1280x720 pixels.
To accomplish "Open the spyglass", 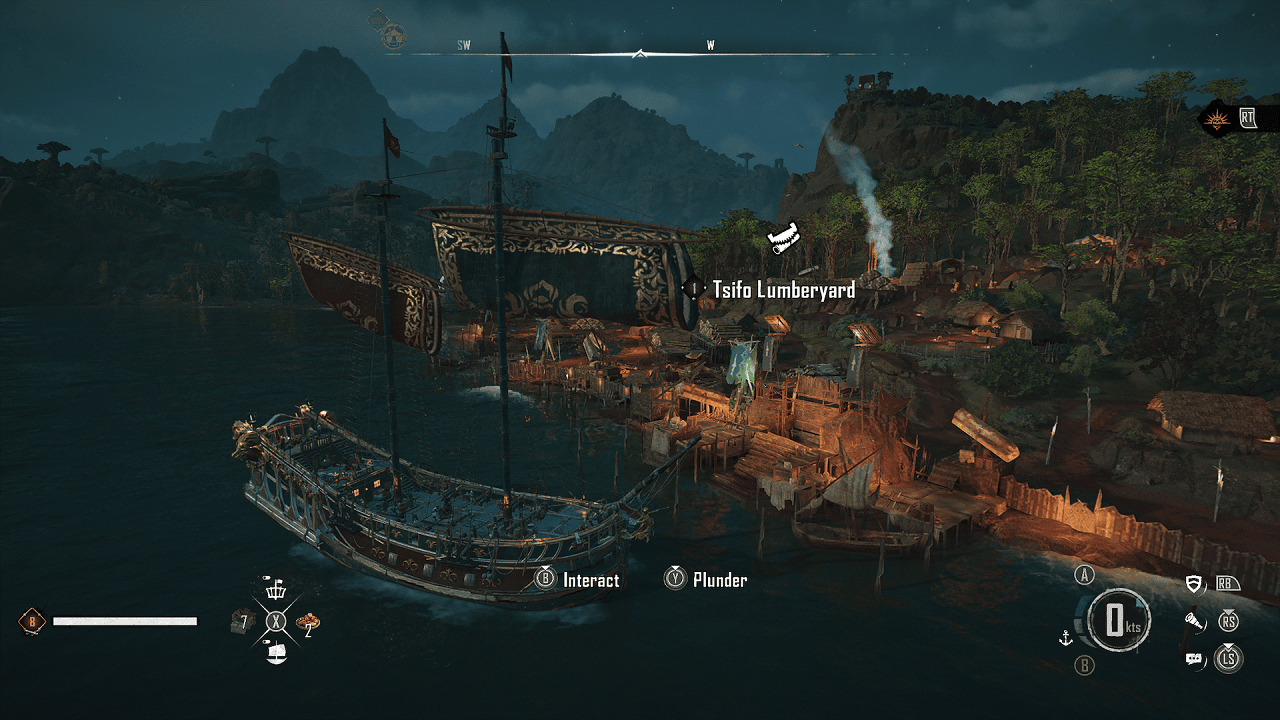I will pyautogui.click(x=1195, y=622).
